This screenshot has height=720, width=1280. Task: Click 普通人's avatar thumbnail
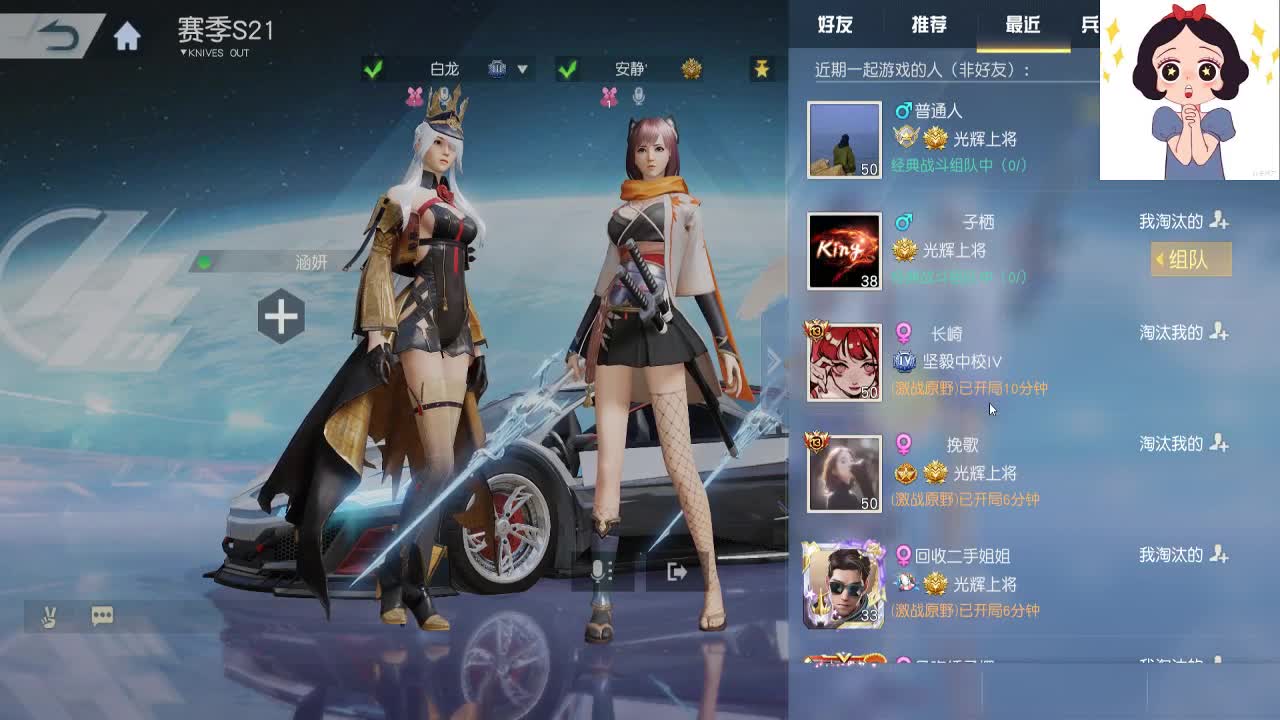point(843,140)
